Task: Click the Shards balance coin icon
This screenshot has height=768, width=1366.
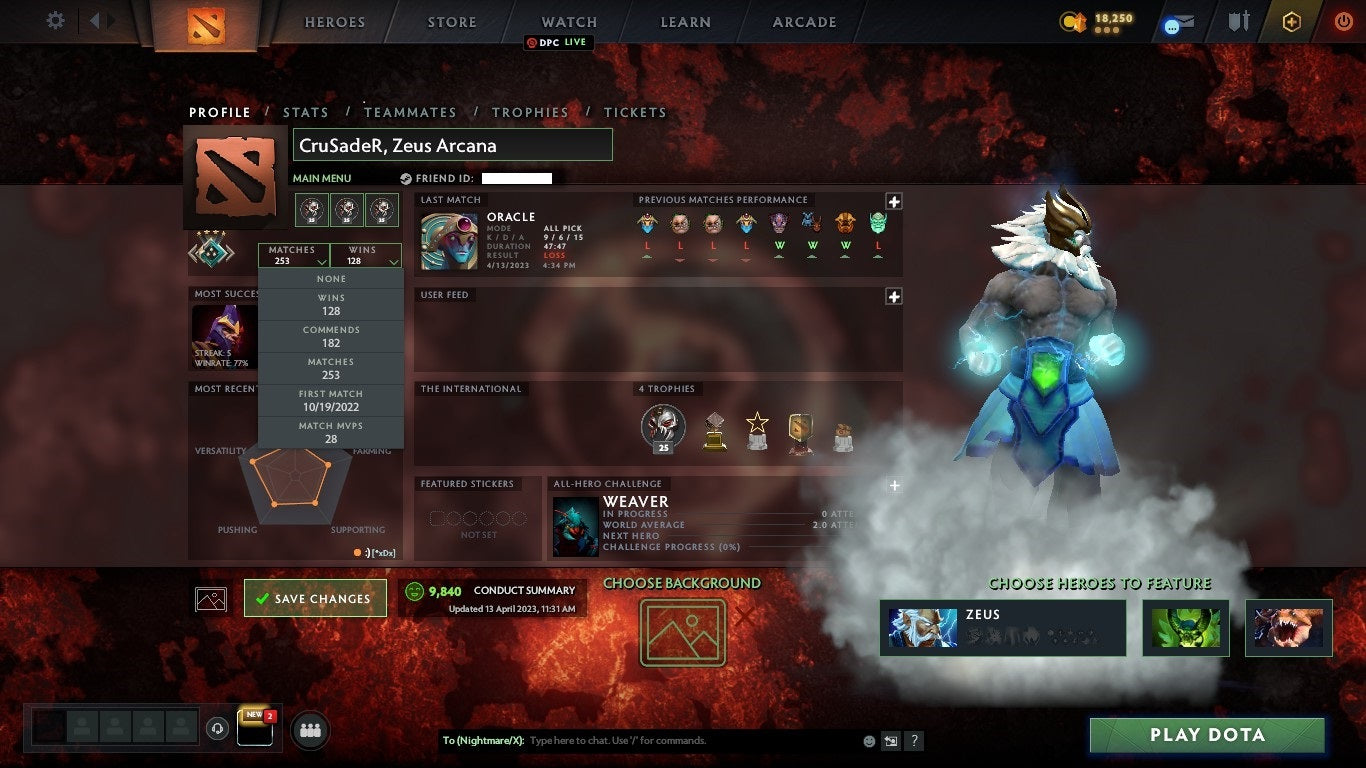Action: pyautogui.click(x=1072, y=21)
